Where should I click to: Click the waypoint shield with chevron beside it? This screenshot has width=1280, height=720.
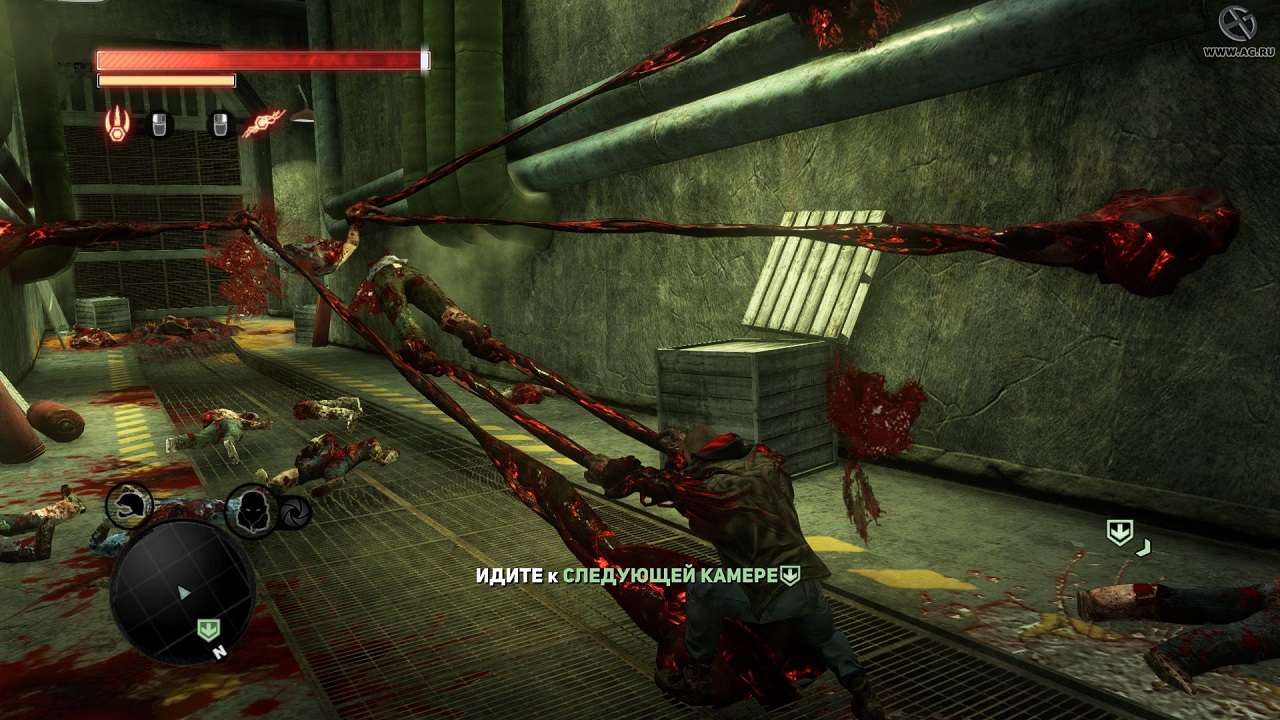1120,533
